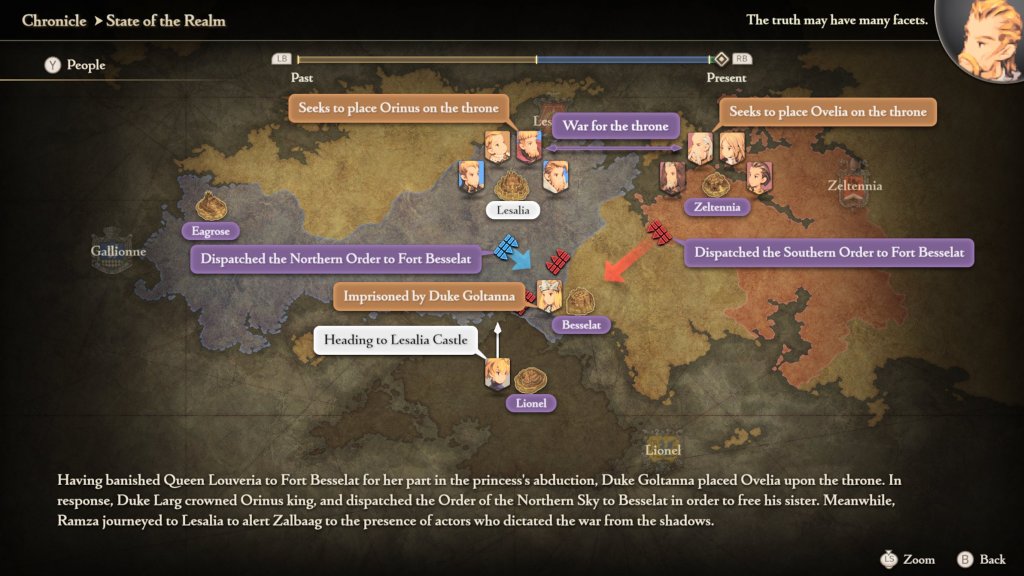Select the Zeltennia location label
The image size is (1024, 576).
click(716, 207)
